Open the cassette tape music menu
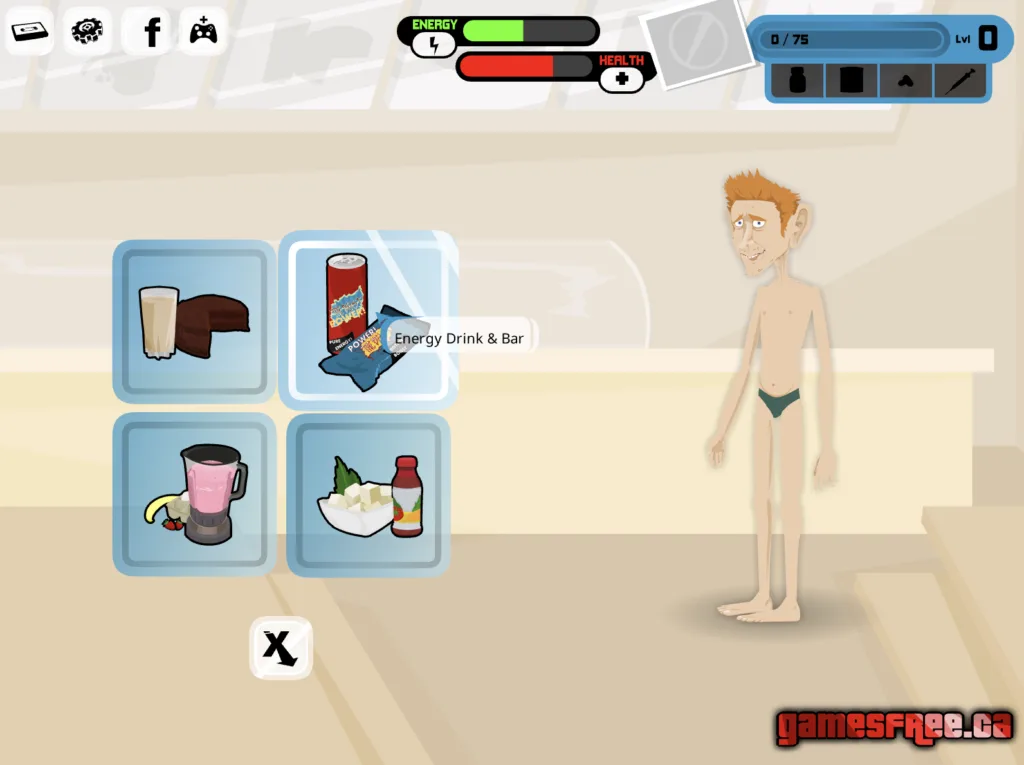Screen dimensions: 1024x765 [x=30, y=31]
